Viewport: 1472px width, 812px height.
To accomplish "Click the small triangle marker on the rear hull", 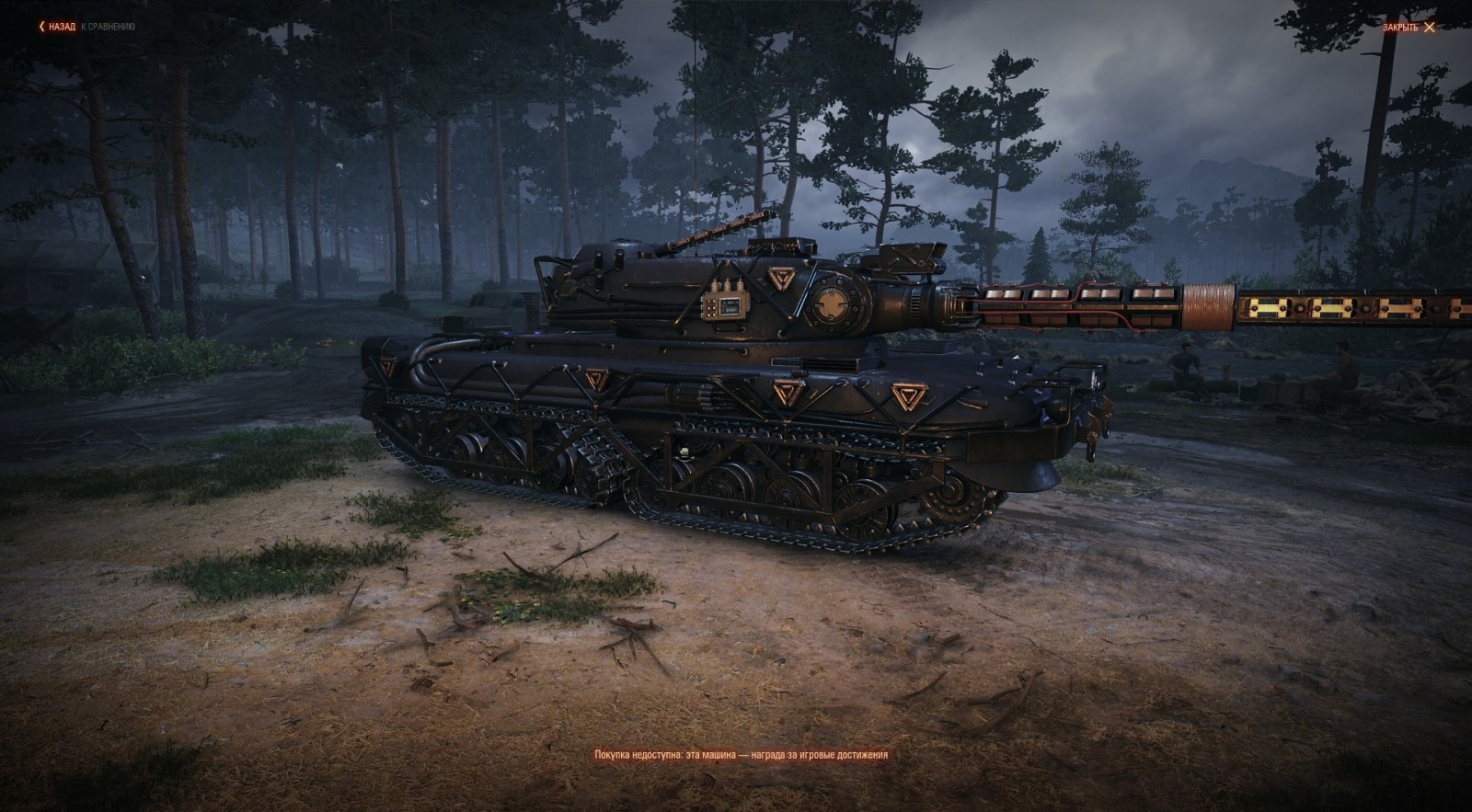I will coord(598,379).
